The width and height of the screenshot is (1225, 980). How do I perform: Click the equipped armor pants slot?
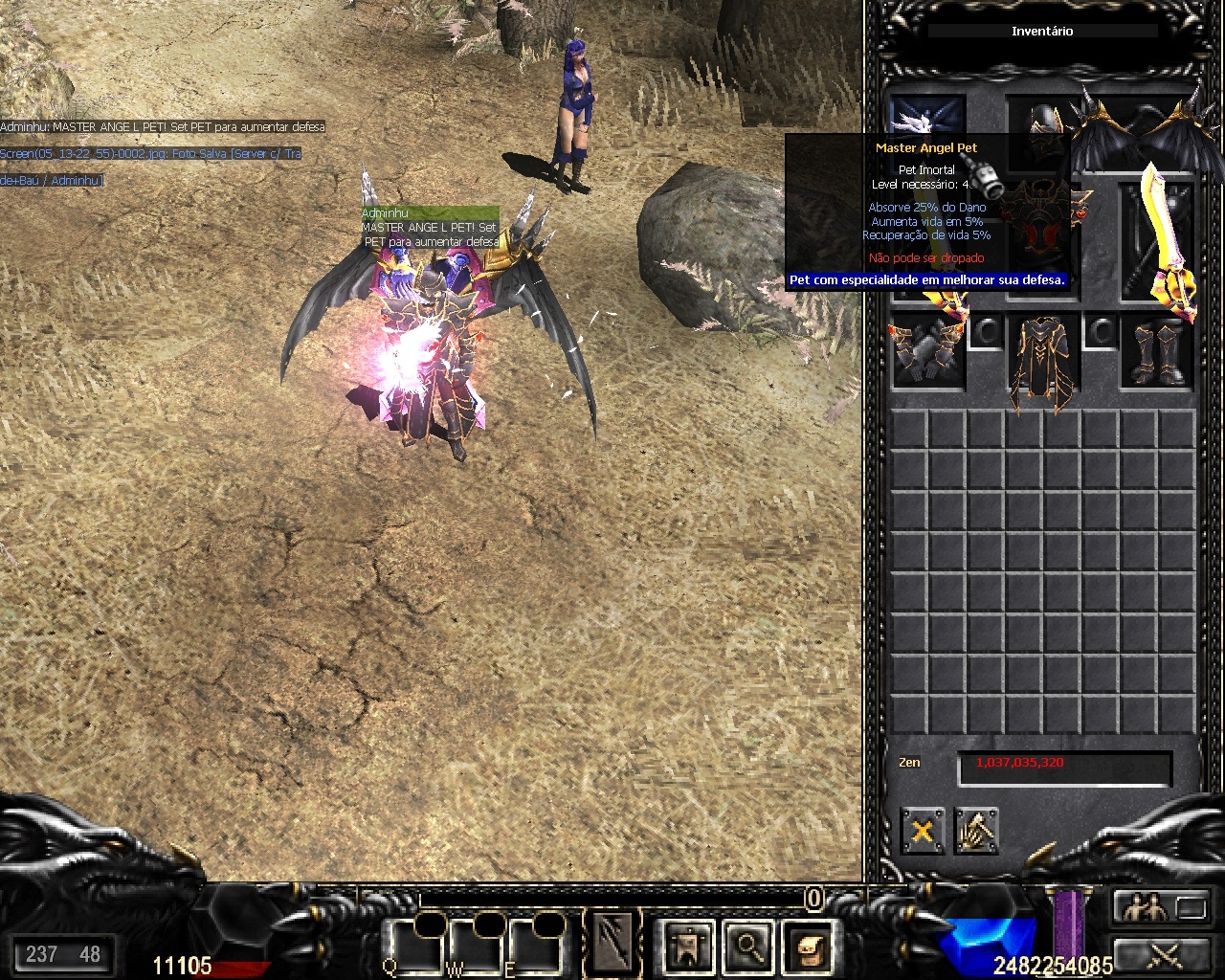[x=1043, y=364]
